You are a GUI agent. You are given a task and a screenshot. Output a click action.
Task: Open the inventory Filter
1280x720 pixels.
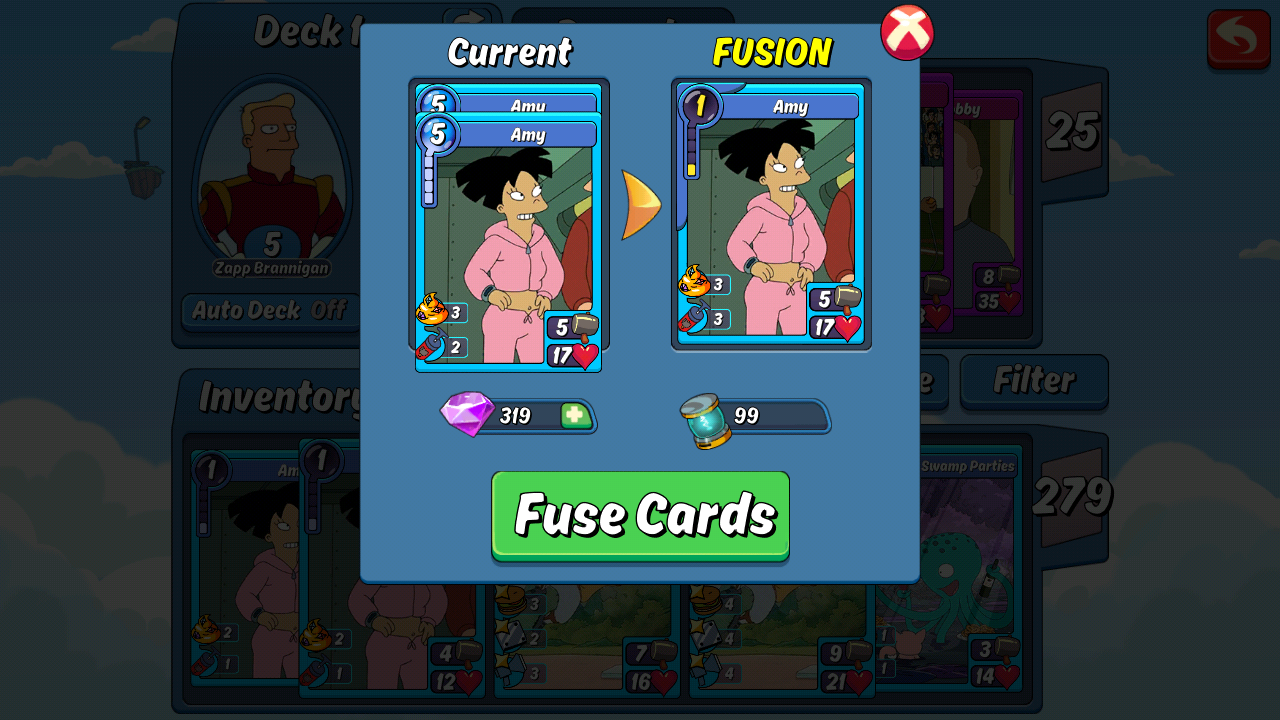pos(1033,381)
